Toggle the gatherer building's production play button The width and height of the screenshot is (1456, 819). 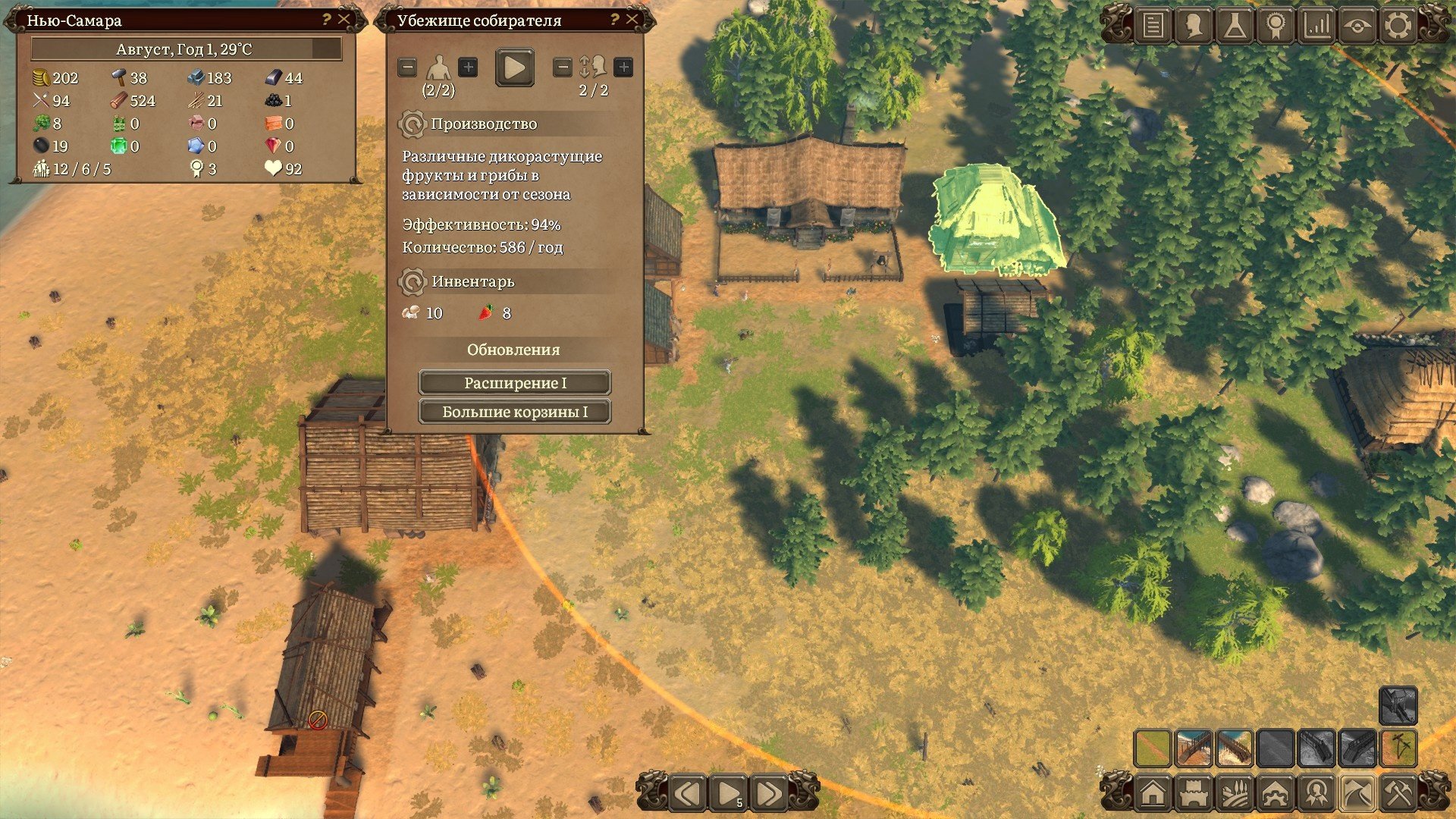coord(514,67)
